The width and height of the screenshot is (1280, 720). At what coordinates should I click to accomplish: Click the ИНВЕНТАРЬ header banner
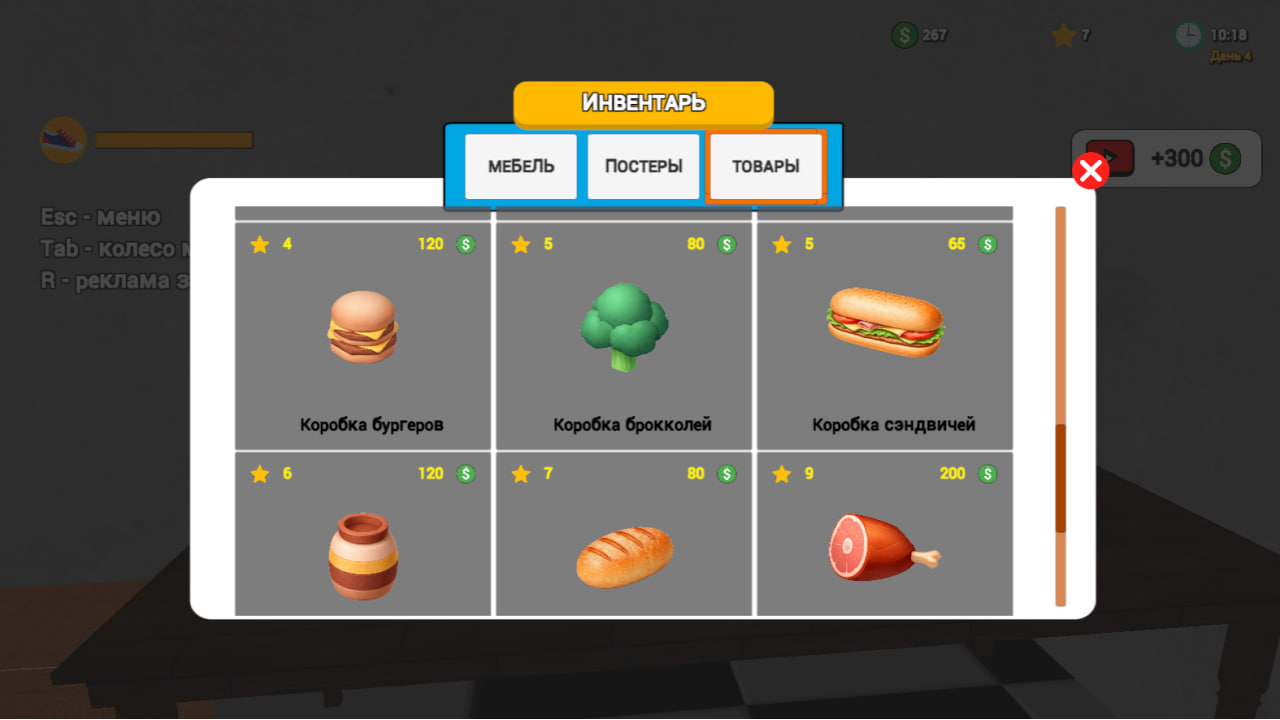click(643, 103)
